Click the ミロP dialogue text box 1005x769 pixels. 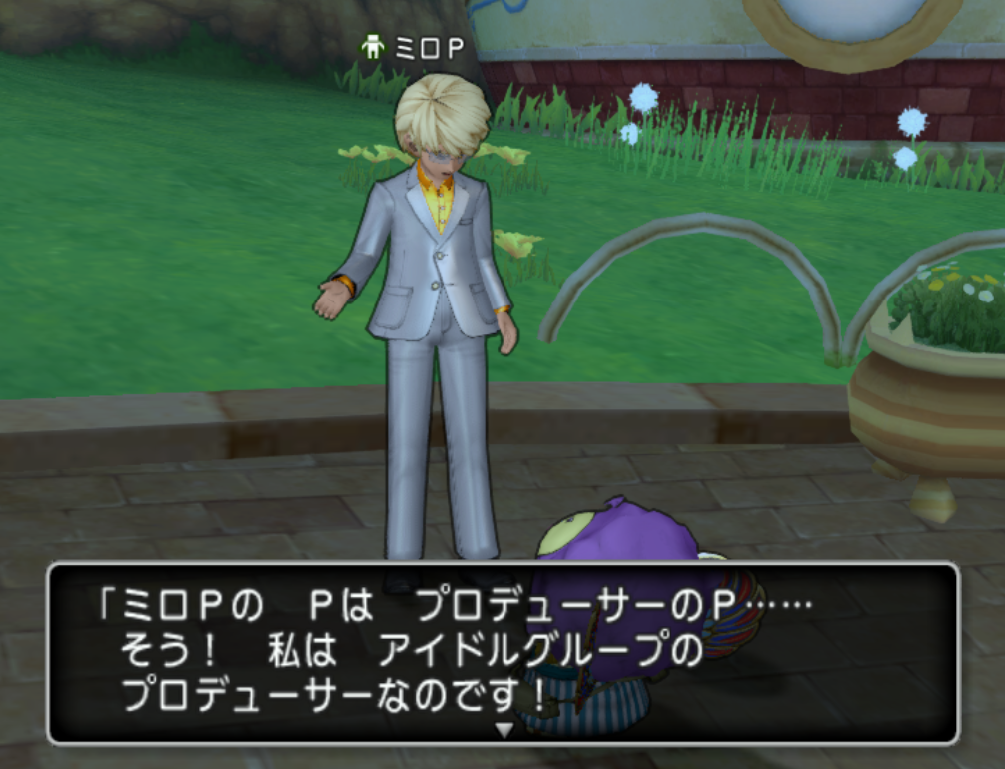tap(503, 653)
